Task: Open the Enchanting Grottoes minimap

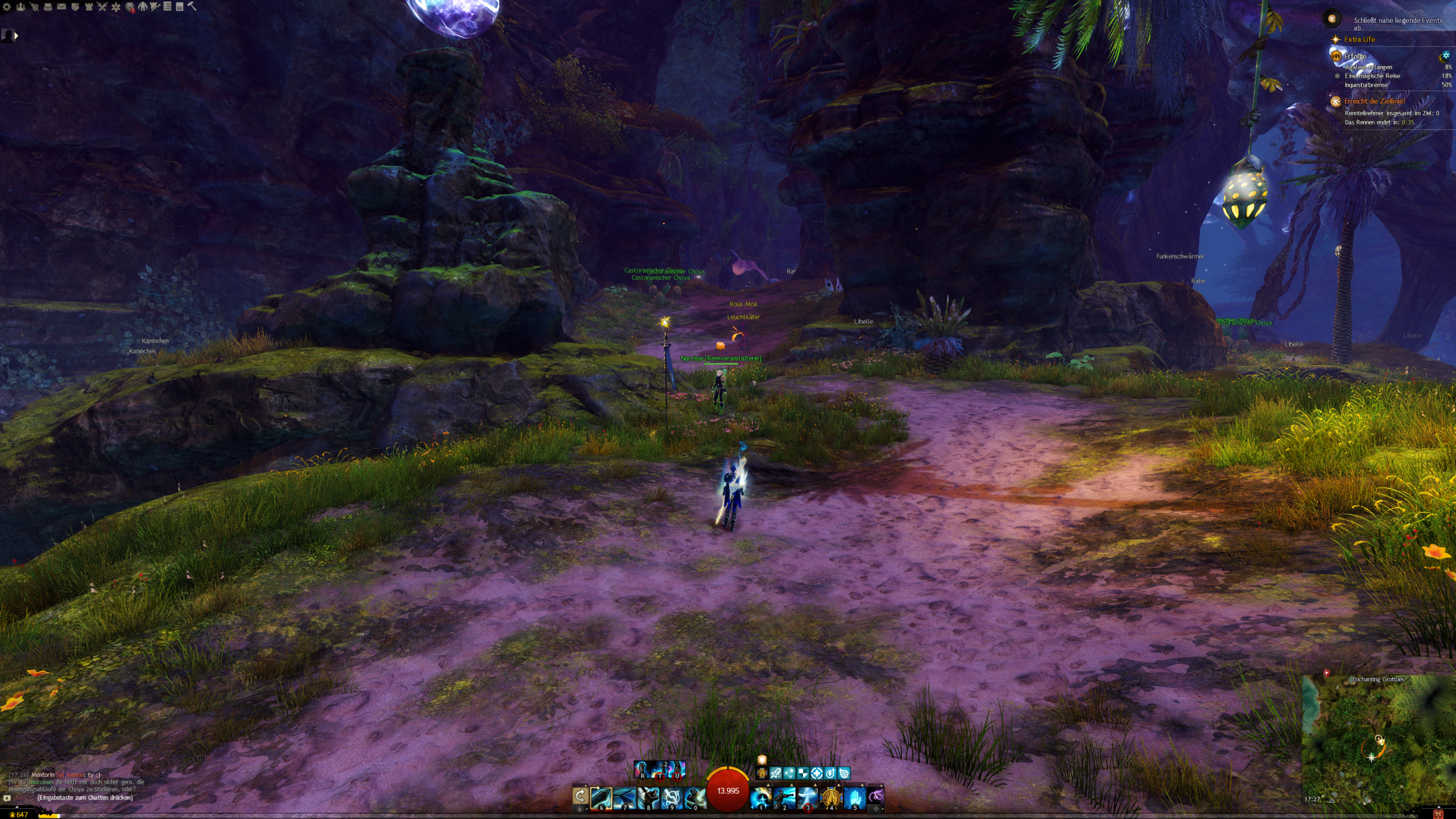Action: (x=1378, y=739)
